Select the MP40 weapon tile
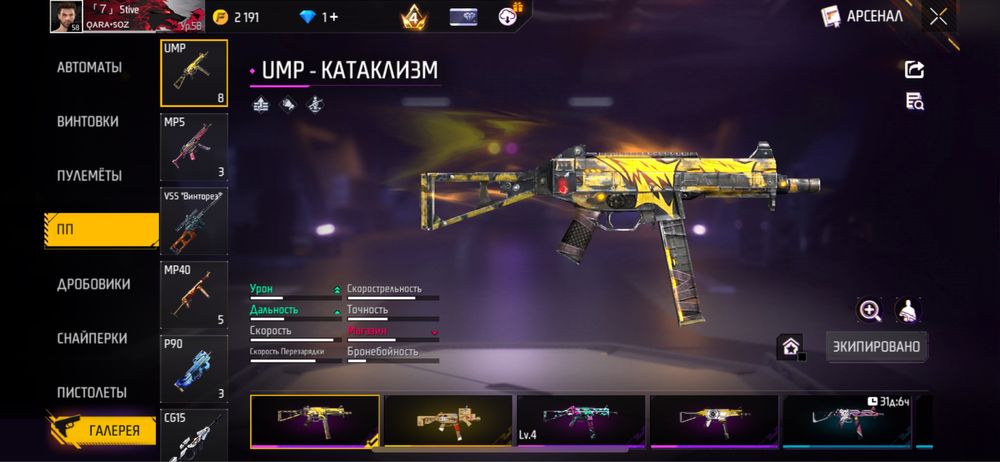This screenshot has height=462, width=1000. pos(194,295)
